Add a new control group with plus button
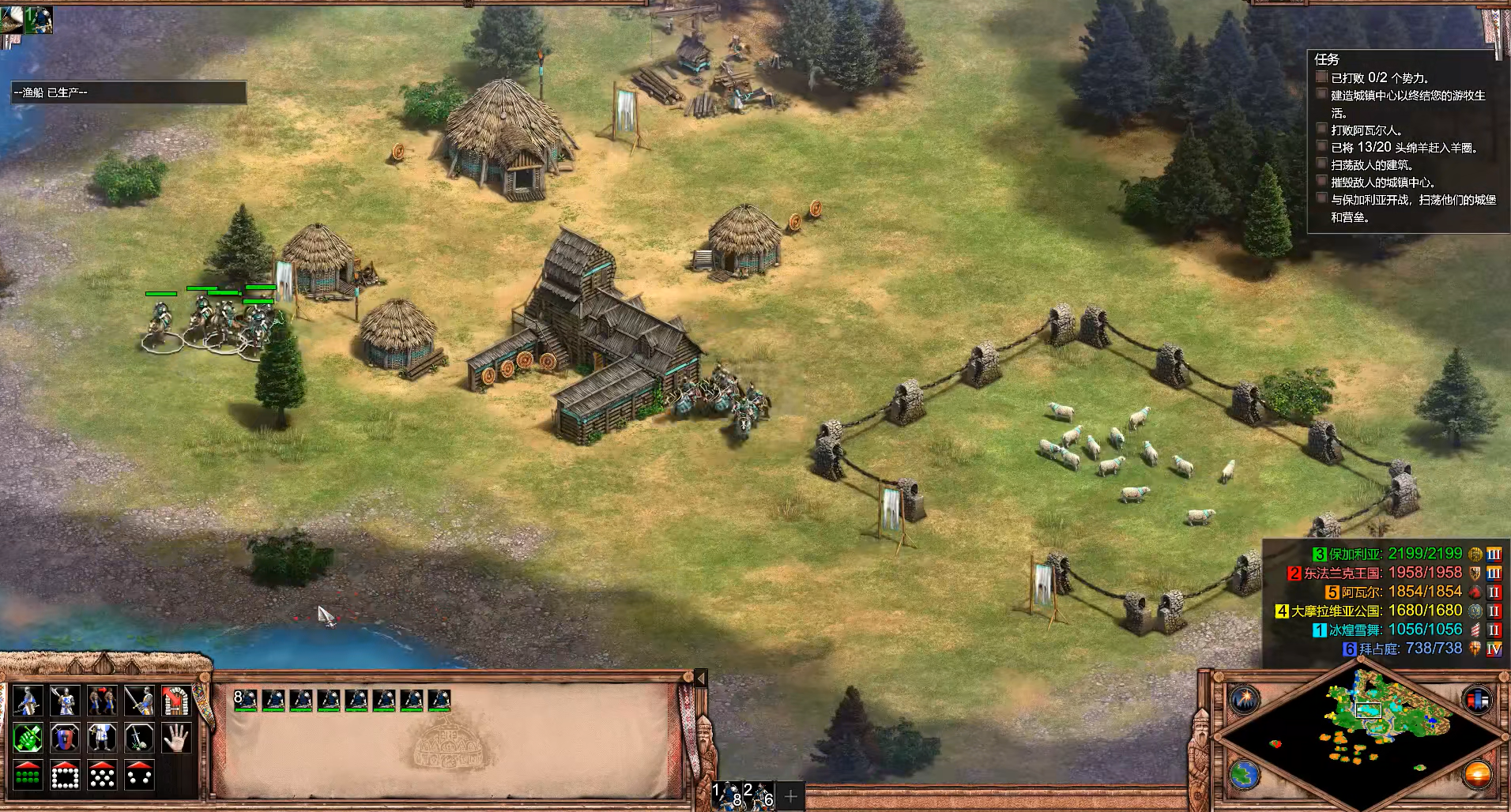This screenshot has height=812, width=1511. click(x=791, y=796)
